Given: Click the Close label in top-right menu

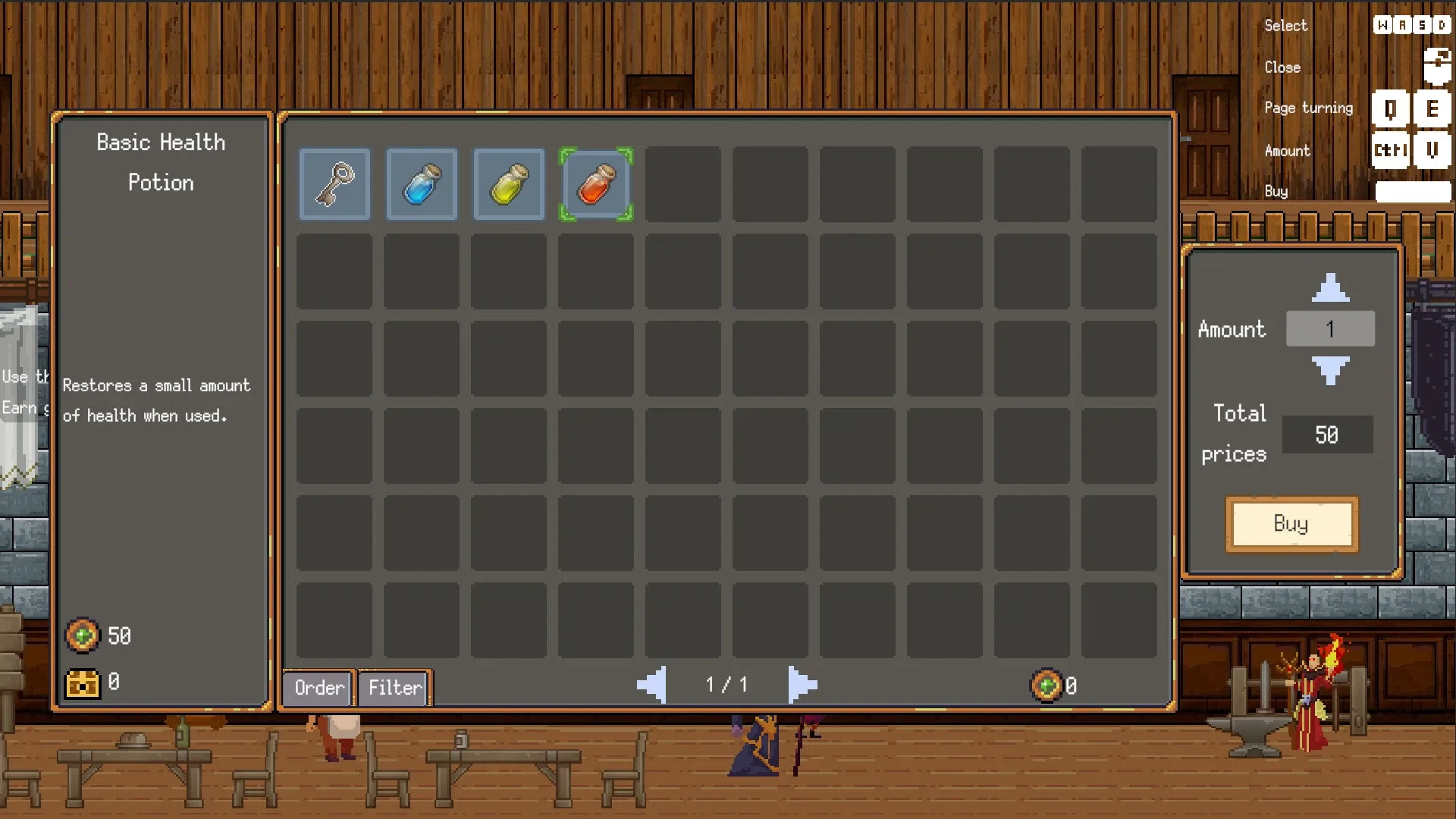Looking at the screenshot, I should pyautogui.click(x=1282, y=67).
